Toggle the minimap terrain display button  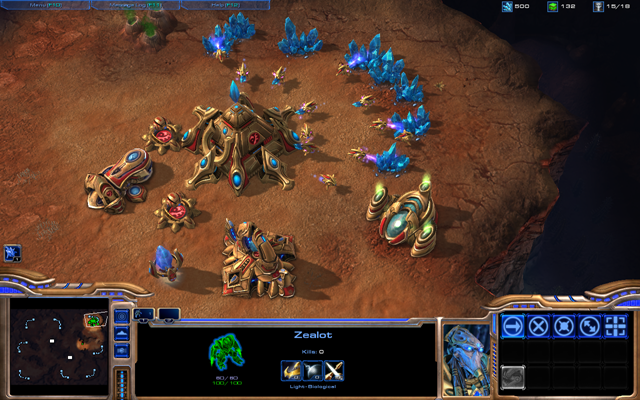coord(122,334)
